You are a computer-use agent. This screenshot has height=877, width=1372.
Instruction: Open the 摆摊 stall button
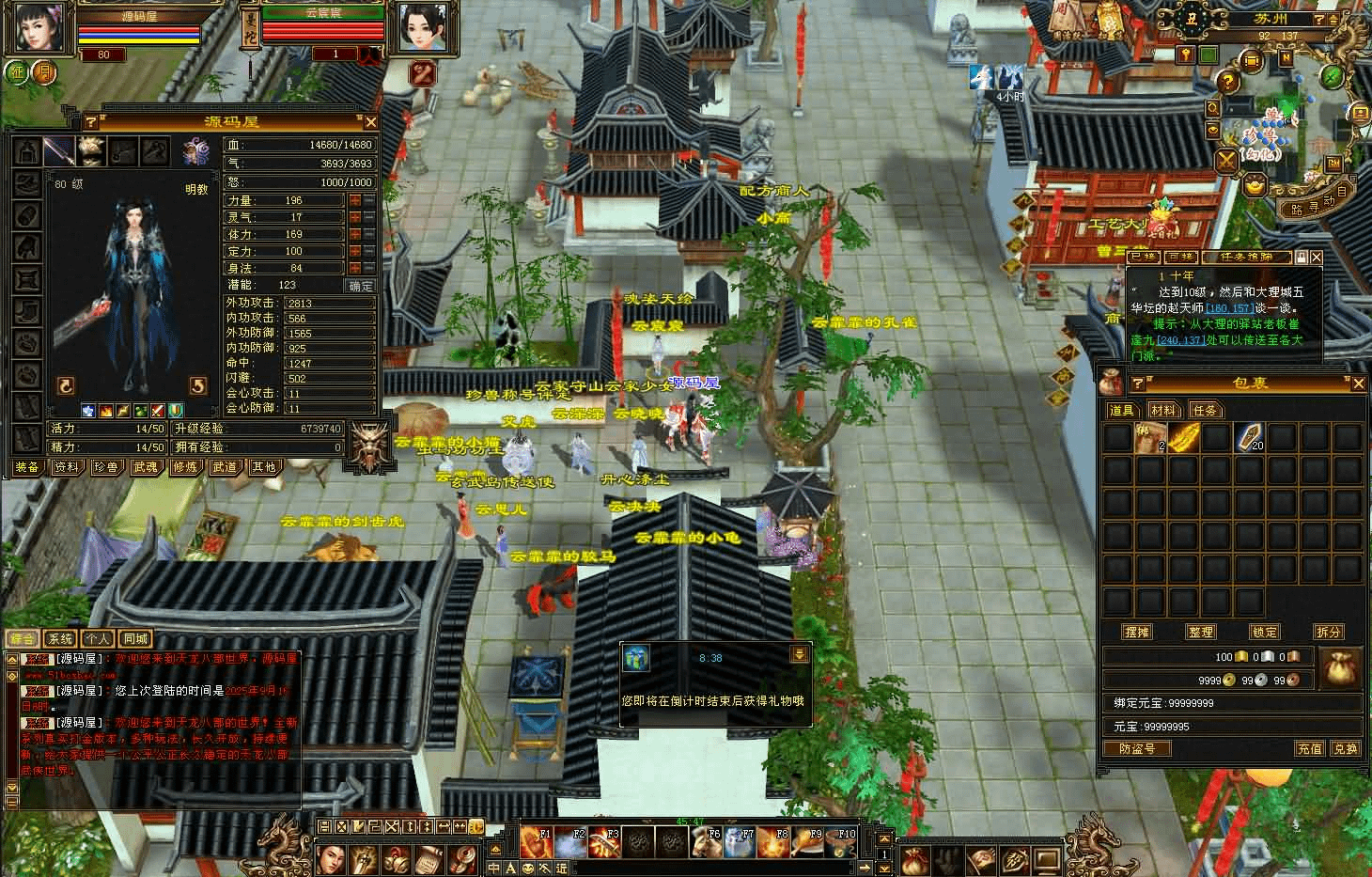point(1137,632)
